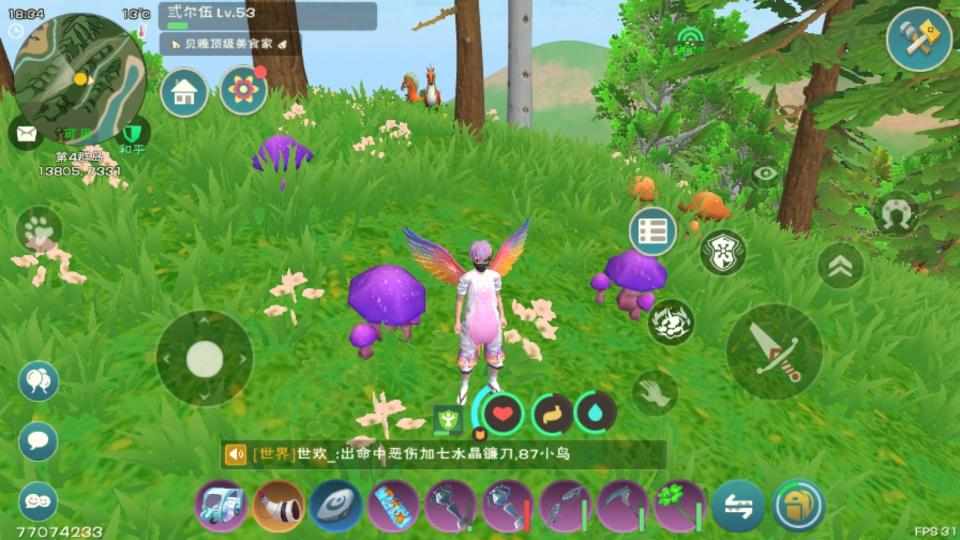Viewport: 960px width, 540px height.
Task: Toggle the green shield peace mode
Action: pyautogui.click(x=132, y=133)
